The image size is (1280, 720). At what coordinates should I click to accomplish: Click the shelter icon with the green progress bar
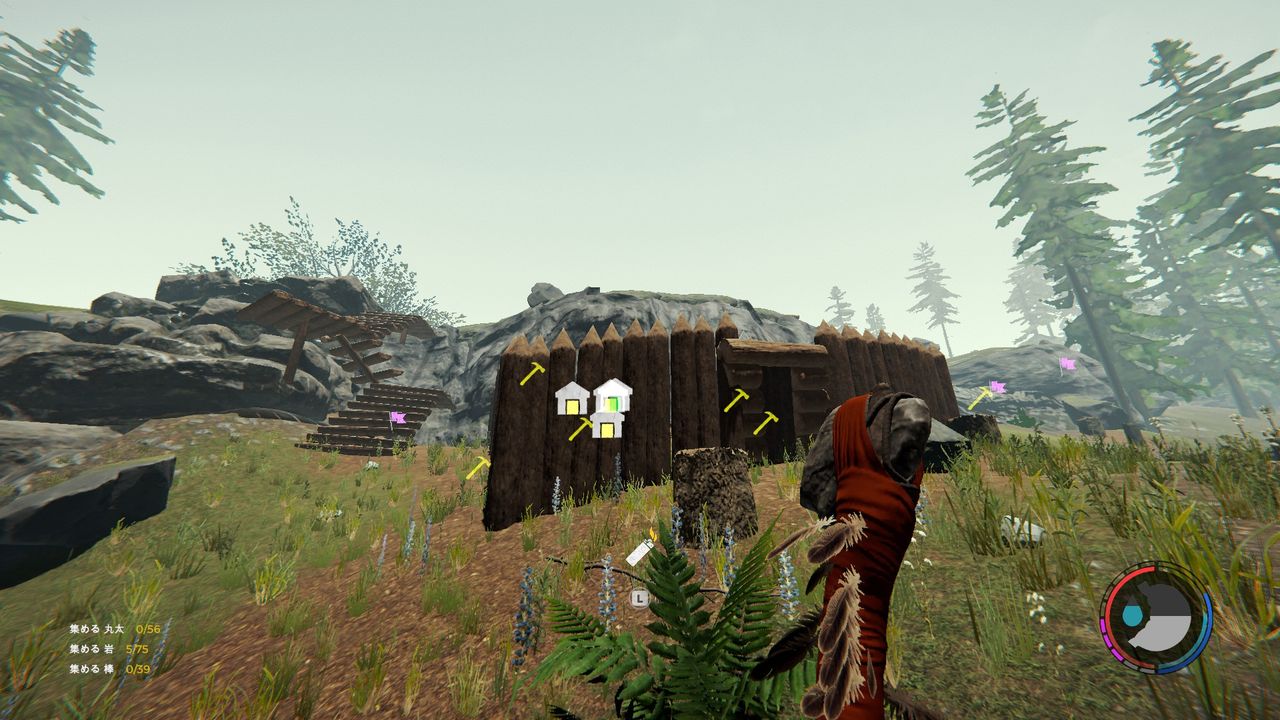click(x=613, y=397)
